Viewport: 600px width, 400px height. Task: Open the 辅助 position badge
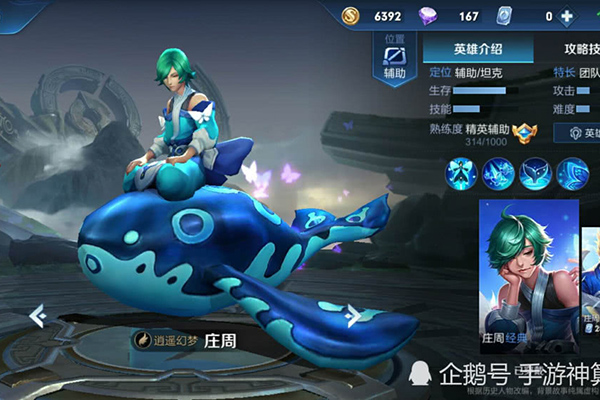coord(394,61)
